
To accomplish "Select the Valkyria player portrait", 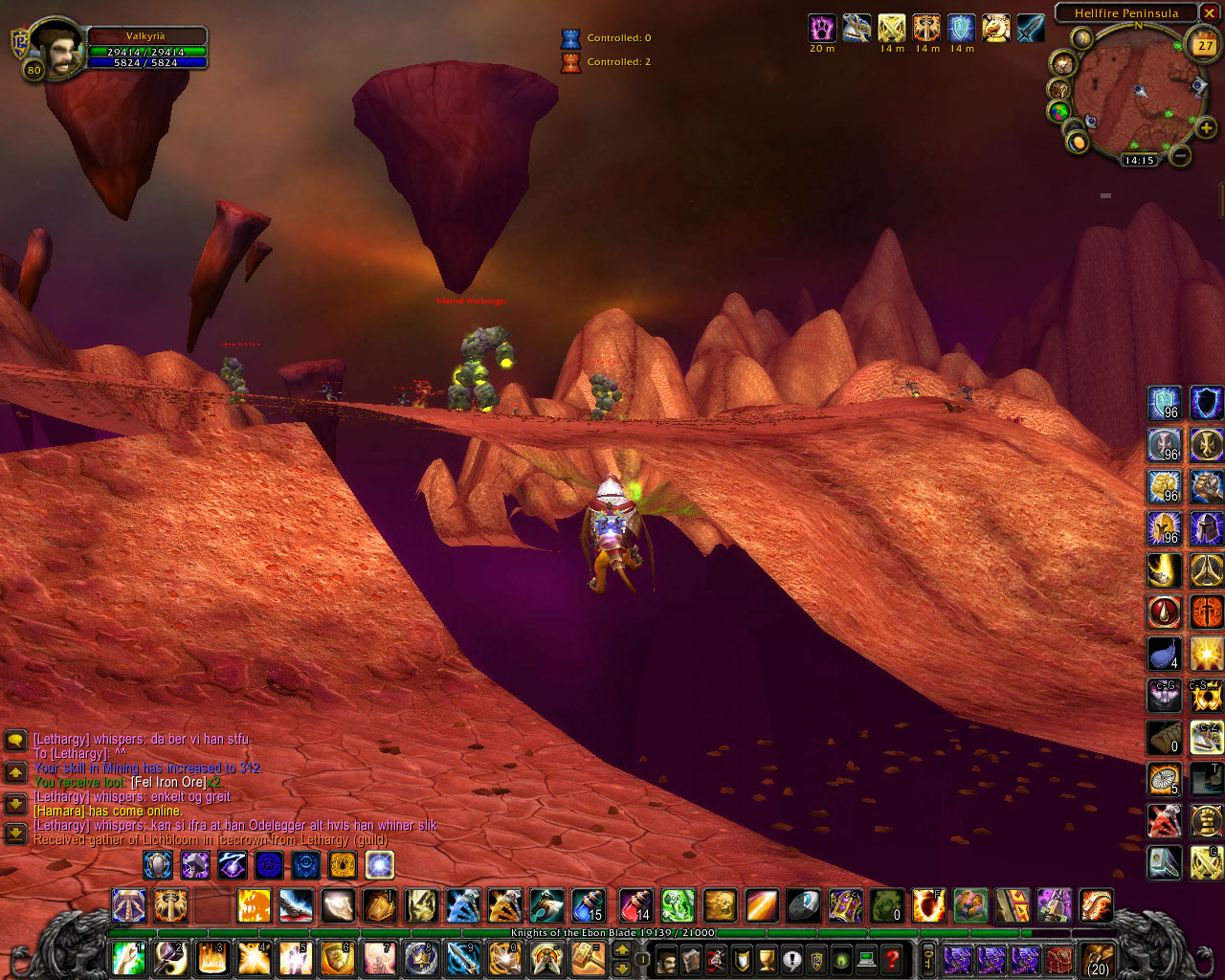I will 57,48.
